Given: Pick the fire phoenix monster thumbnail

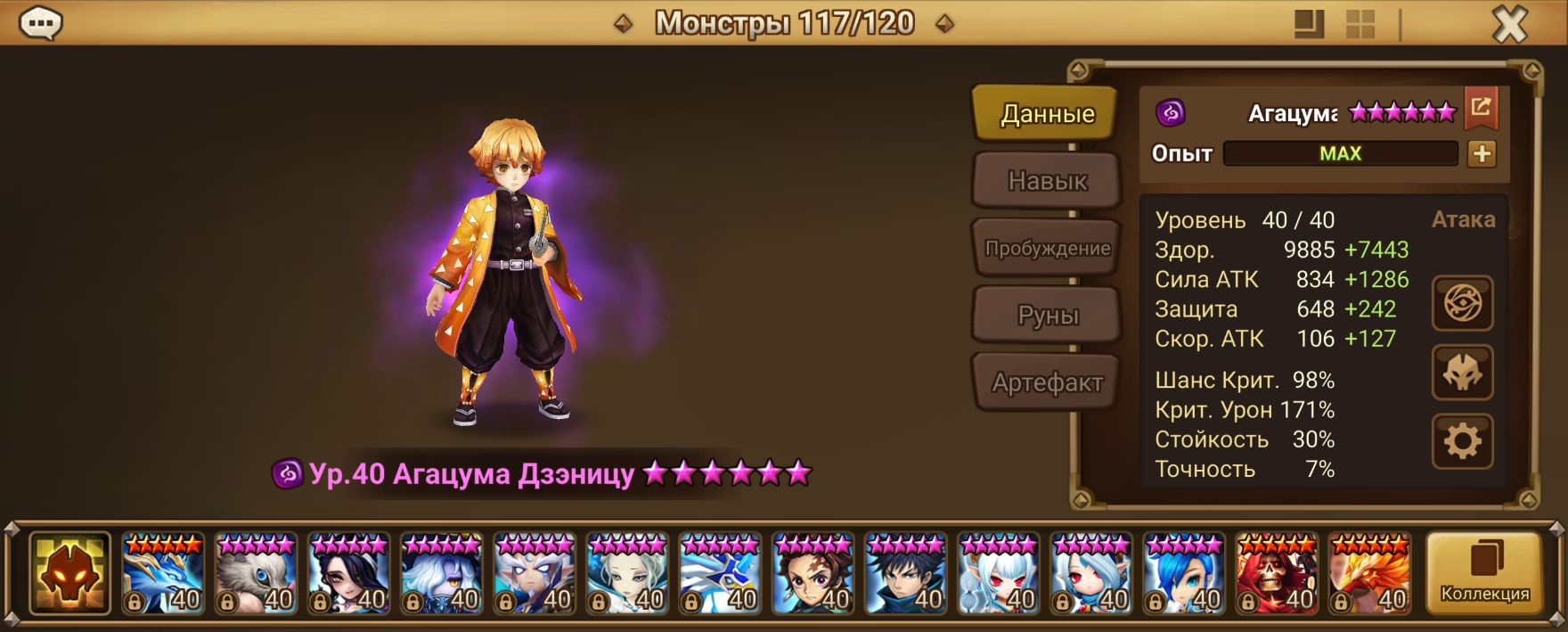Looking at the screenshot, I should click(x=1369, y=573).
